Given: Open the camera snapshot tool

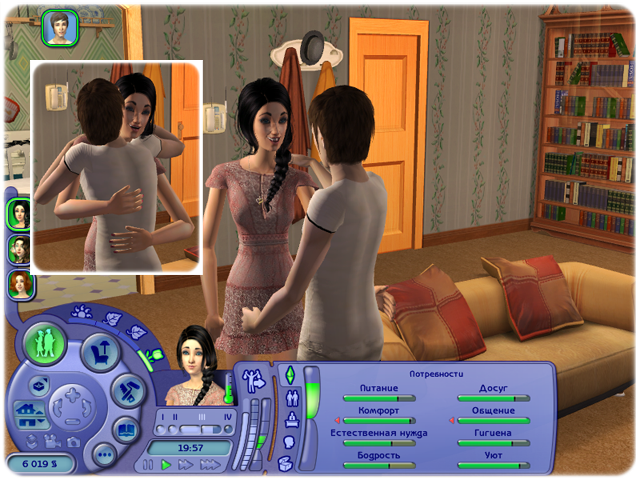Looking at the screenshot, I should pyautogui.click(x=72, y=441).
